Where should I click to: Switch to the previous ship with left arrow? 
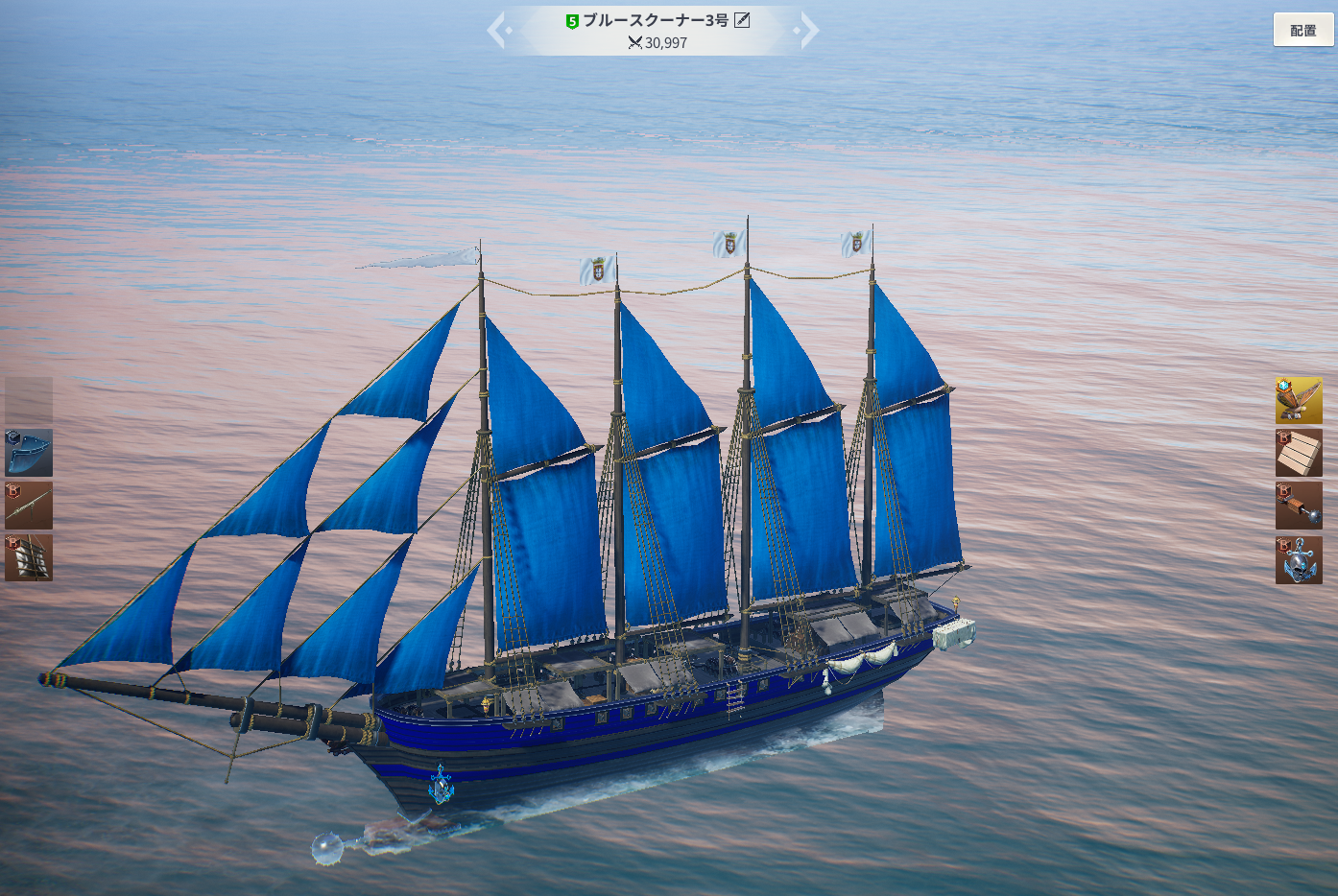(497, 30)
